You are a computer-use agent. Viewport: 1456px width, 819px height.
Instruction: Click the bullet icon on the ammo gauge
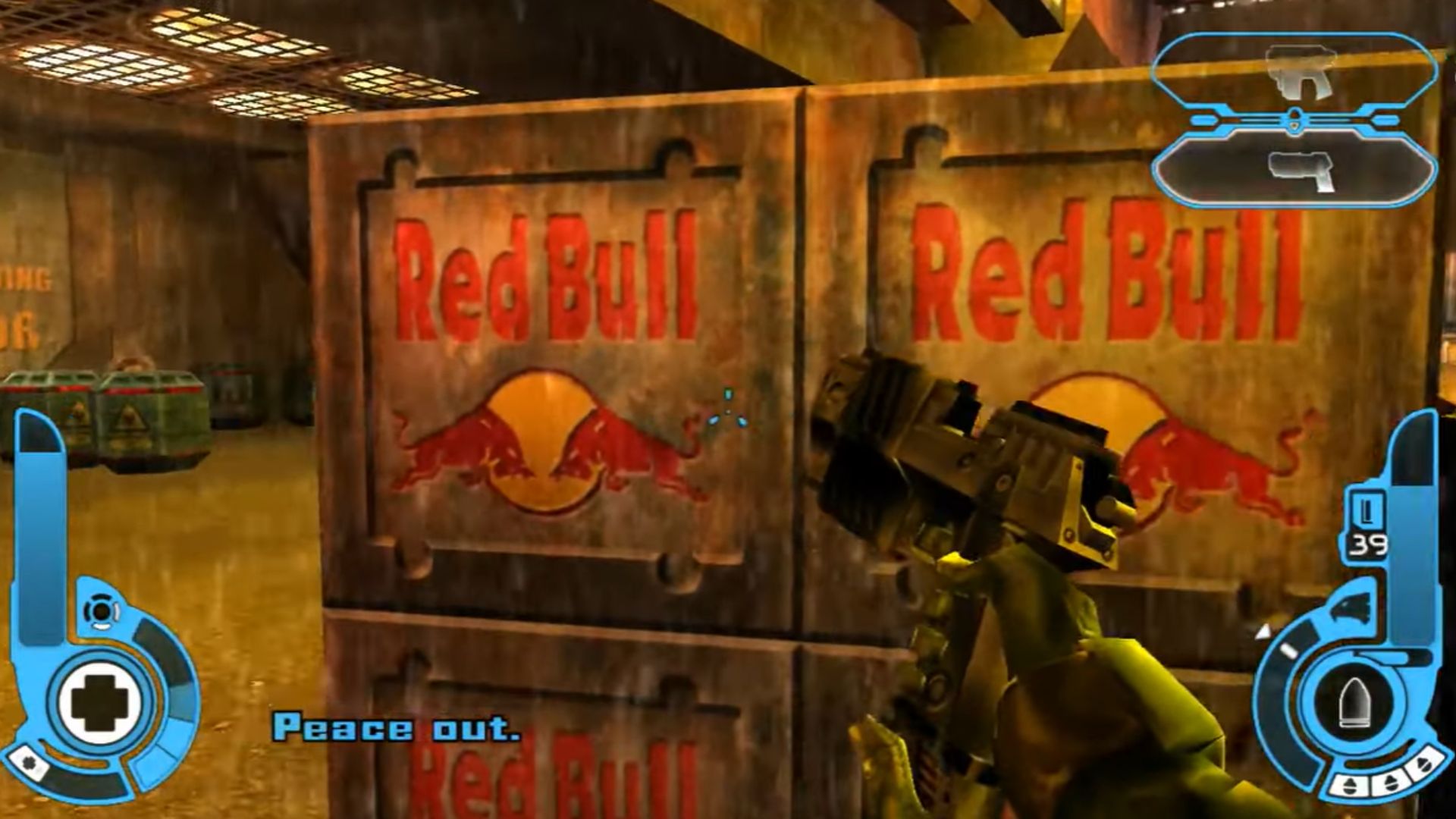click(x=1355, y=701)
